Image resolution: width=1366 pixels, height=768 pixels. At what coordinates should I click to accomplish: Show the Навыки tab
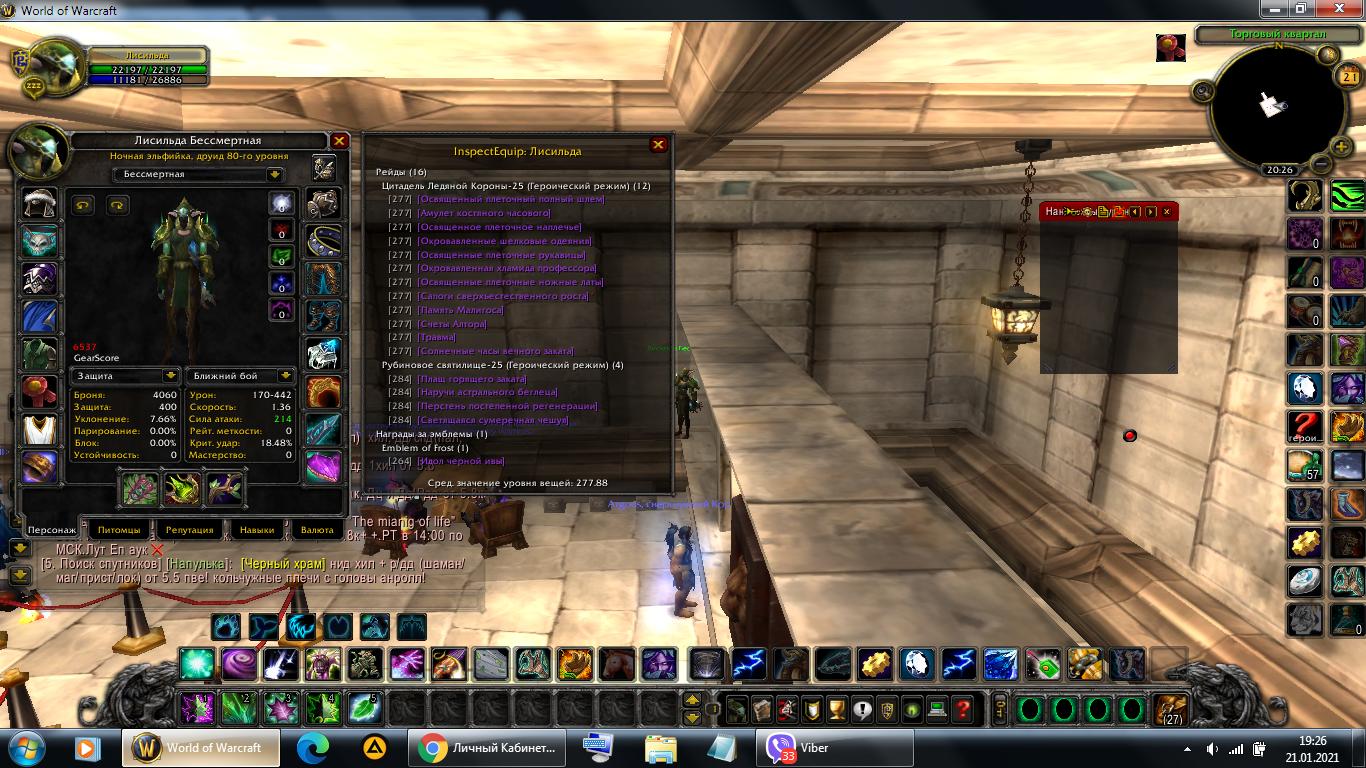(x=257, y=530)
